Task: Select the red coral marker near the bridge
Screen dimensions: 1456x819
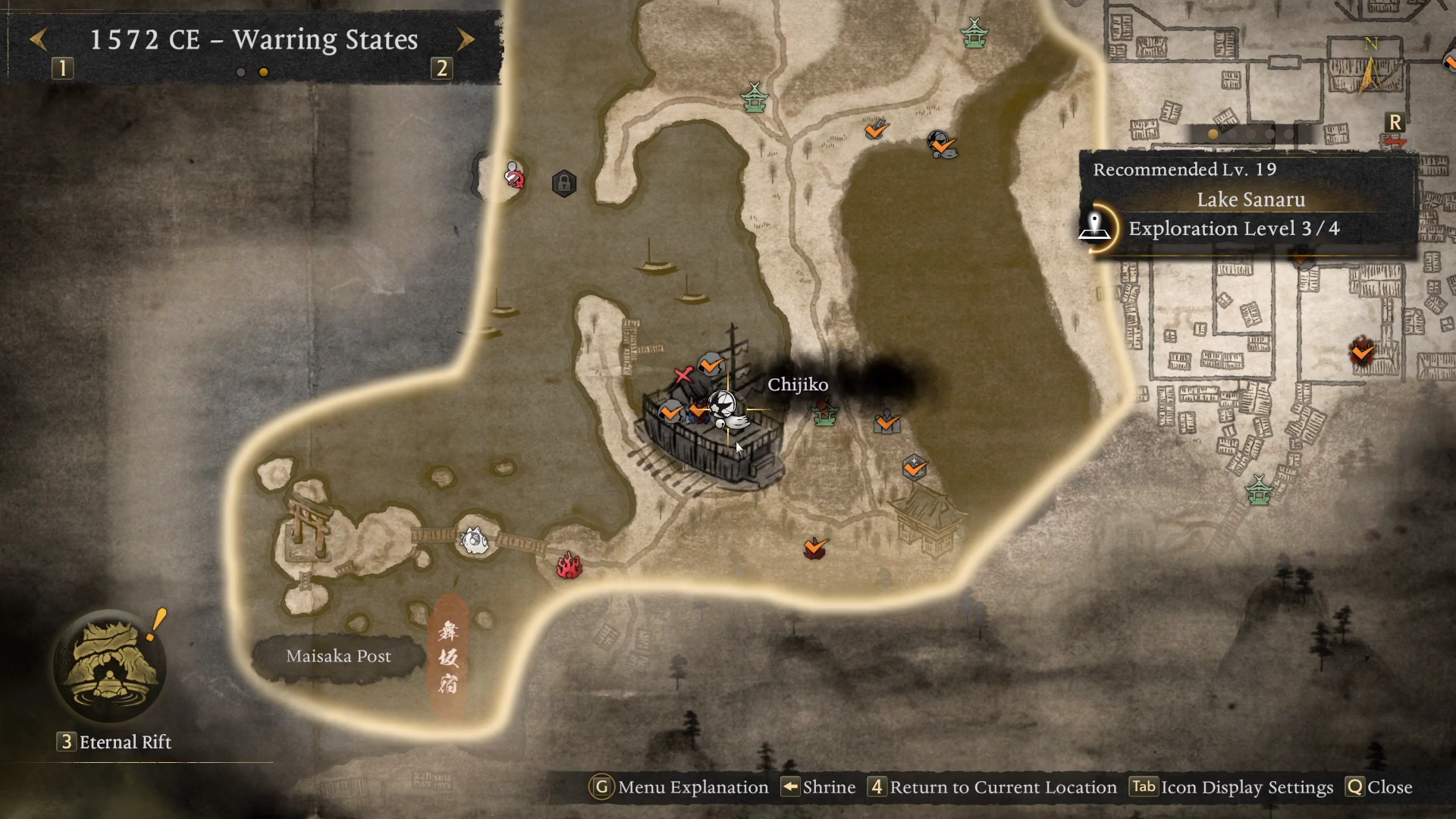Action: (x=569, y=565)
